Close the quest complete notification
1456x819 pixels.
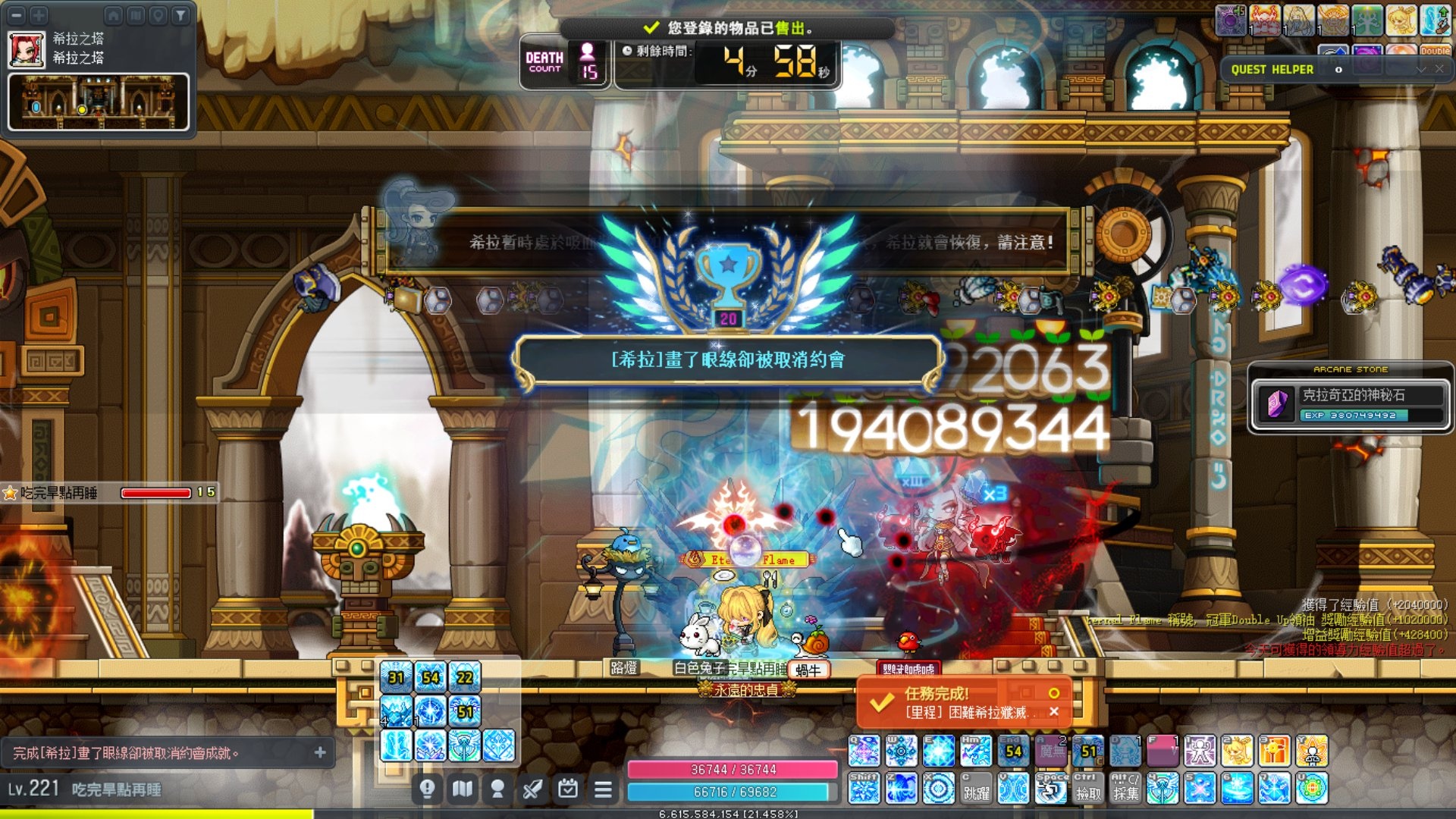[x=1053, y=711]
